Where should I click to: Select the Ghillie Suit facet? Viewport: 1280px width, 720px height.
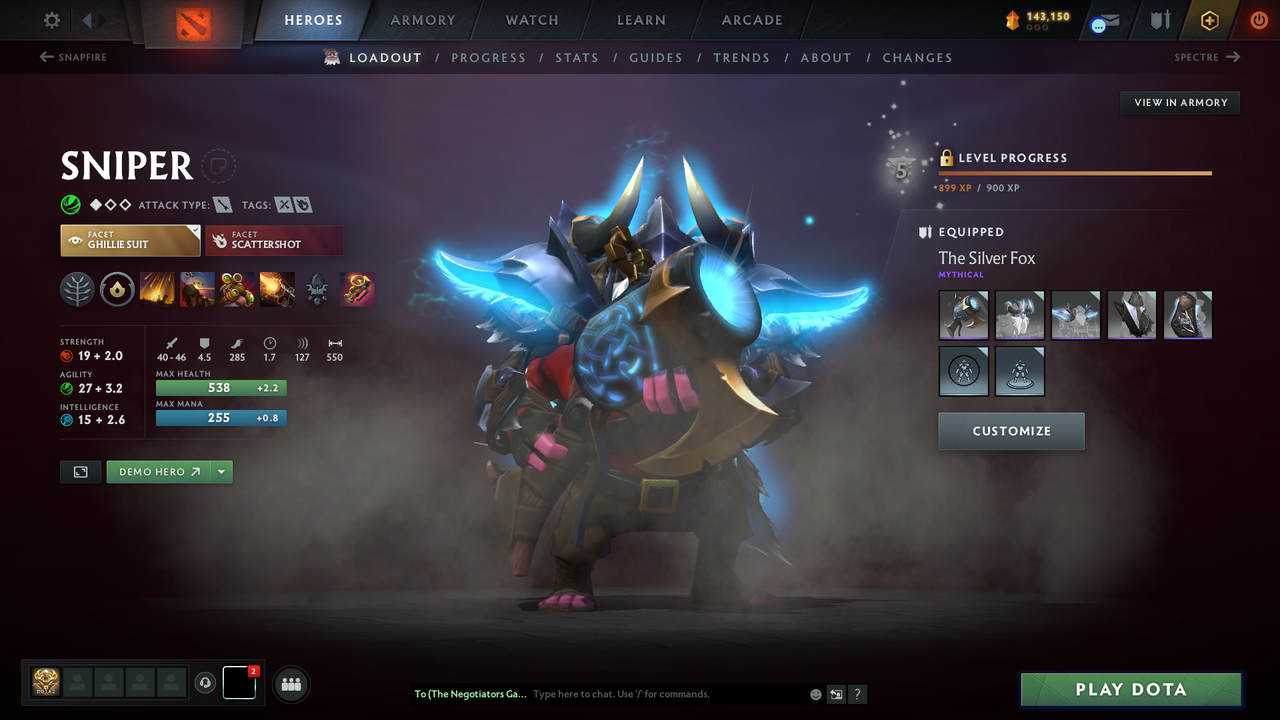[130, 240]
